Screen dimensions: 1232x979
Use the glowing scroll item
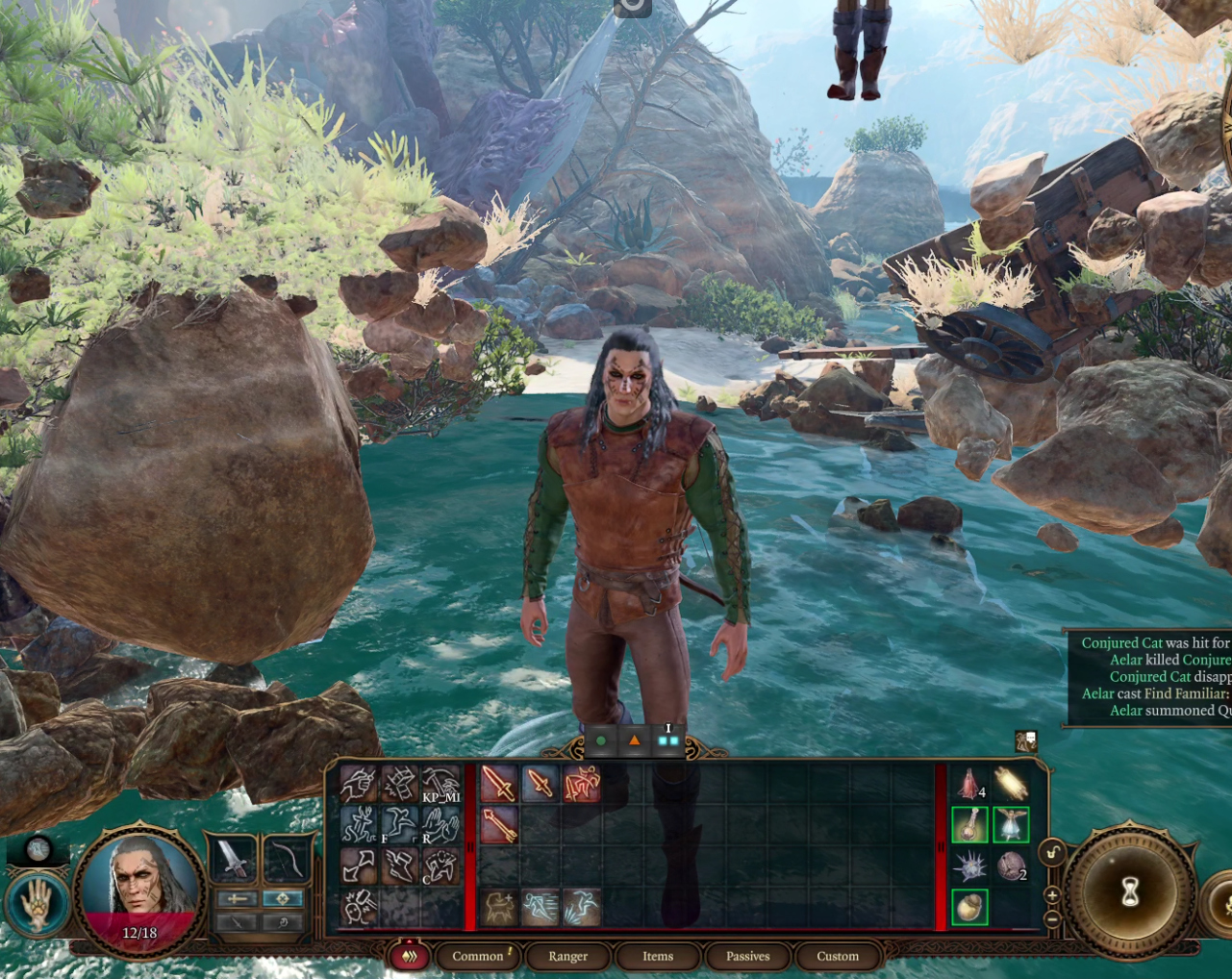tap(1011, 784)
